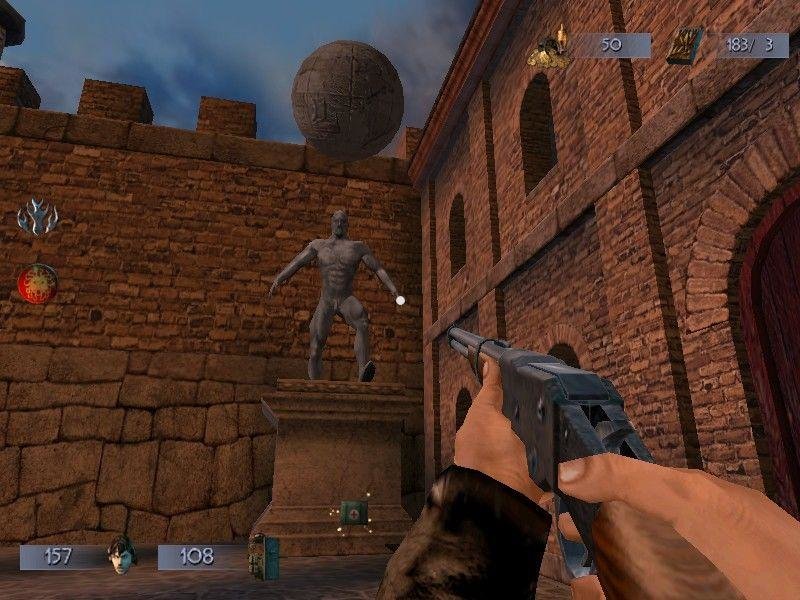Select the red orb icon
800x600 pixels.
[37, 283]
